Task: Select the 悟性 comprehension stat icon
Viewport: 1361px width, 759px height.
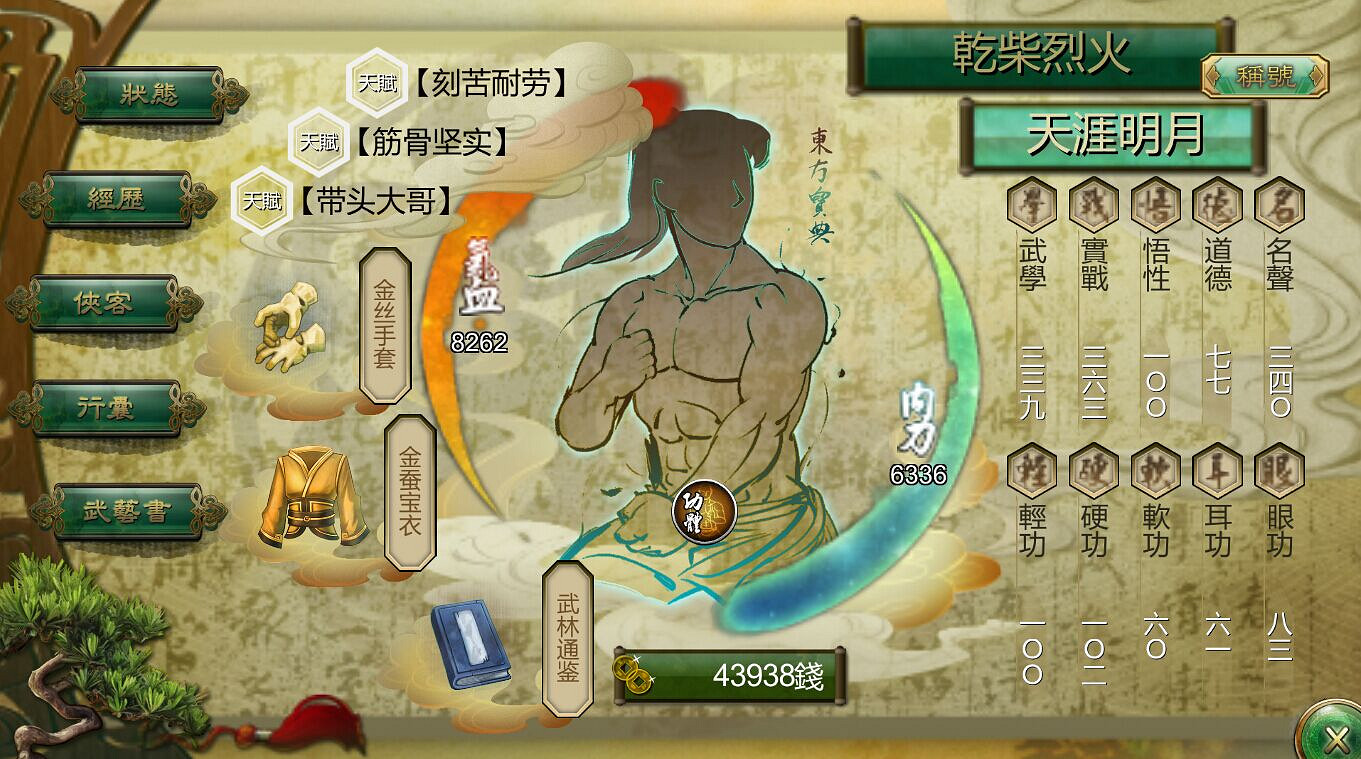Action: click(x=1154, y=205)
